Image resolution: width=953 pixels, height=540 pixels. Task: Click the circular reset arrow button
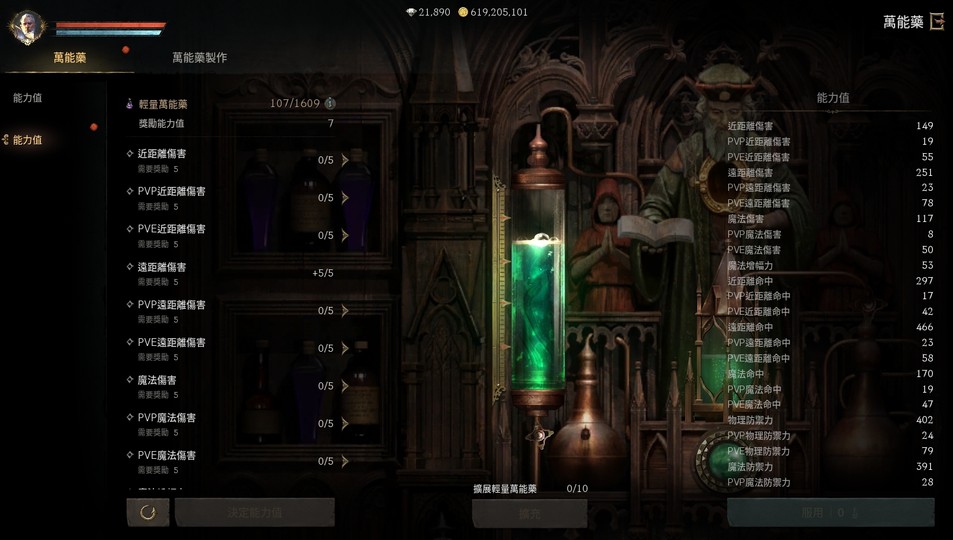pyautogui.click(x=148, y=512)
